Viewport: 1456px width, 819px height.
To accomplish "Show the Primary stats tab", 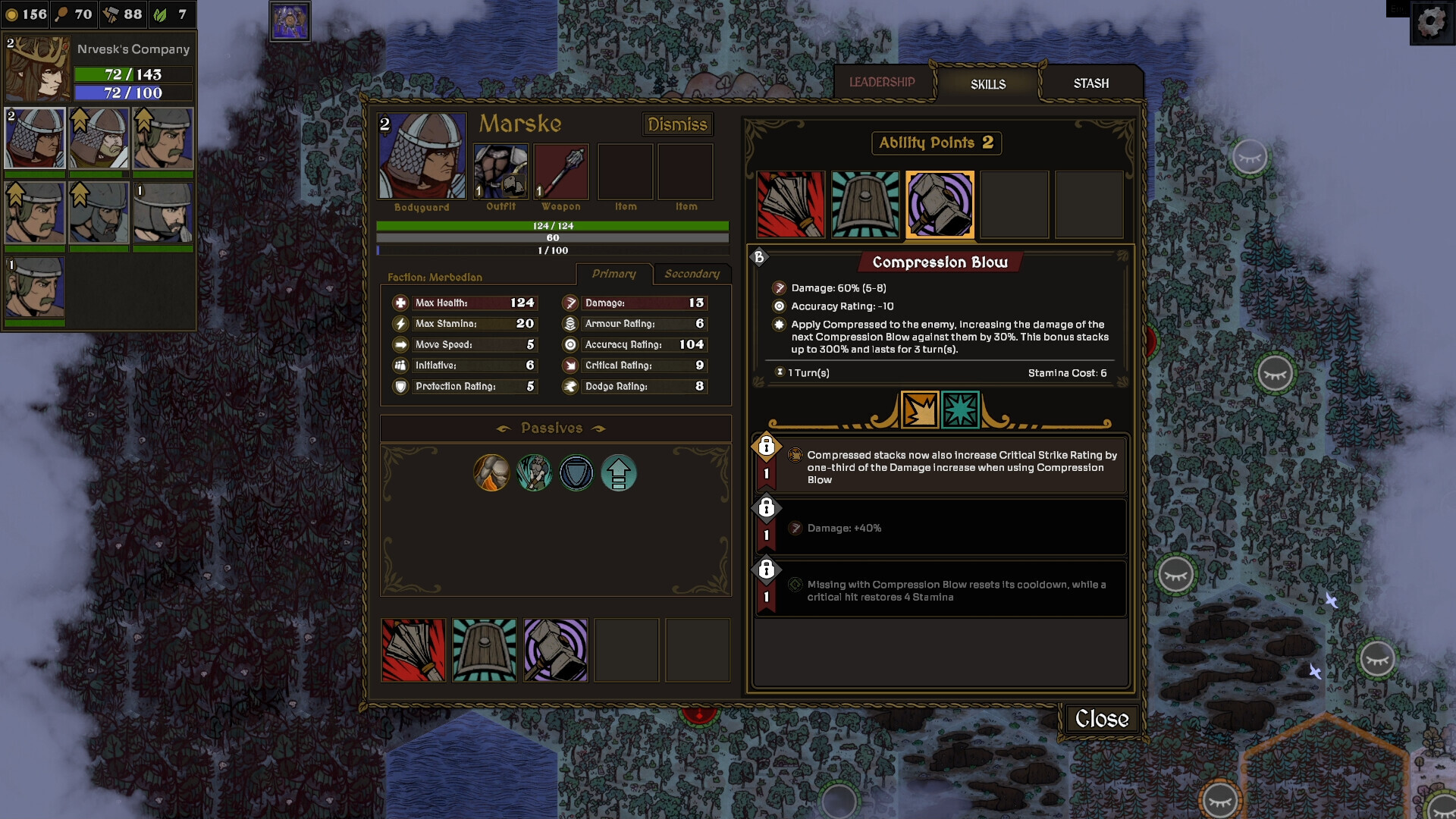I will pyautogui.click(x=613, y=274).
